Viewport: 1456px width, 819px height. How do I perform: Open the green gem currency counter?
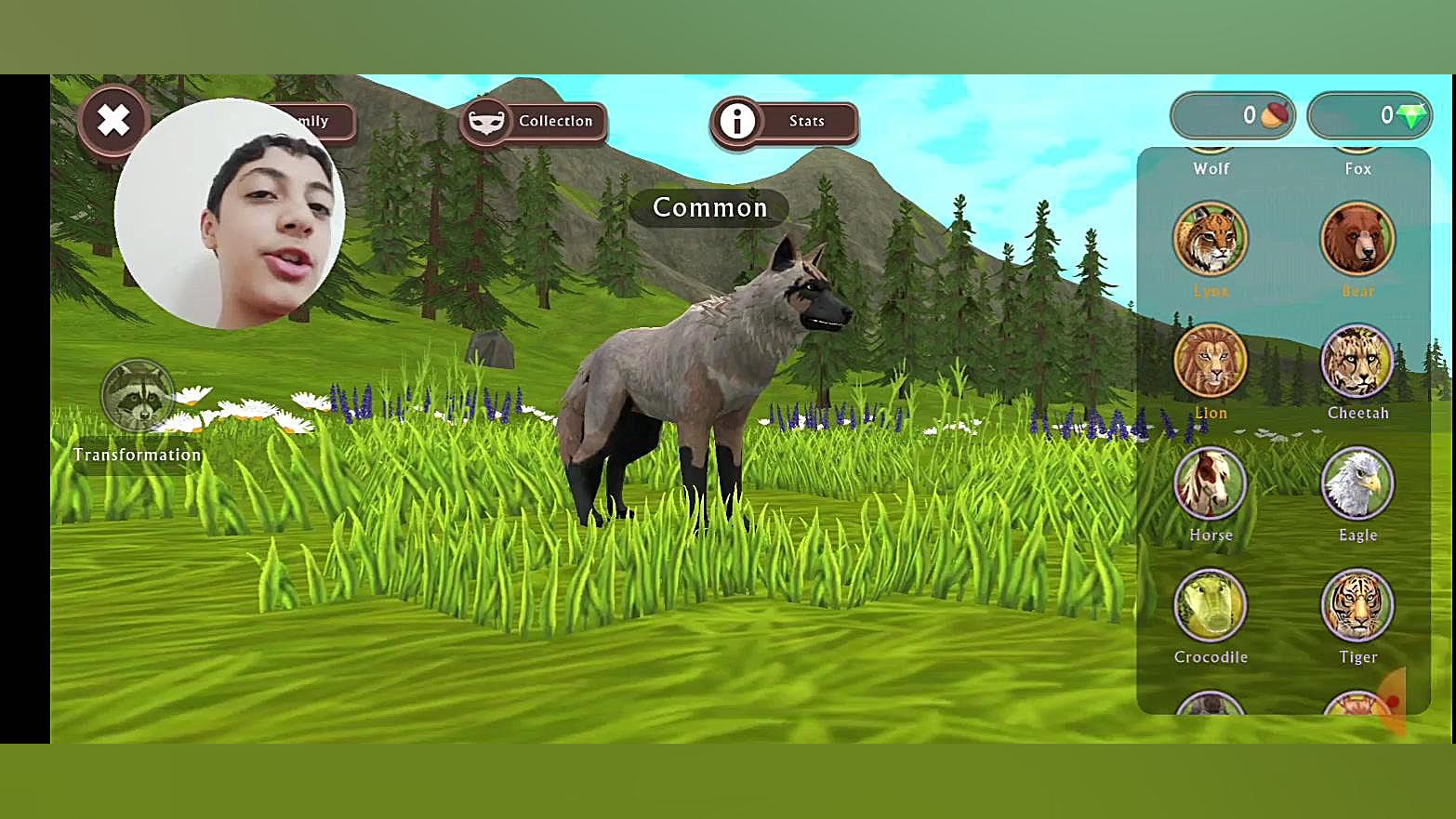[x=1370, y=115]
